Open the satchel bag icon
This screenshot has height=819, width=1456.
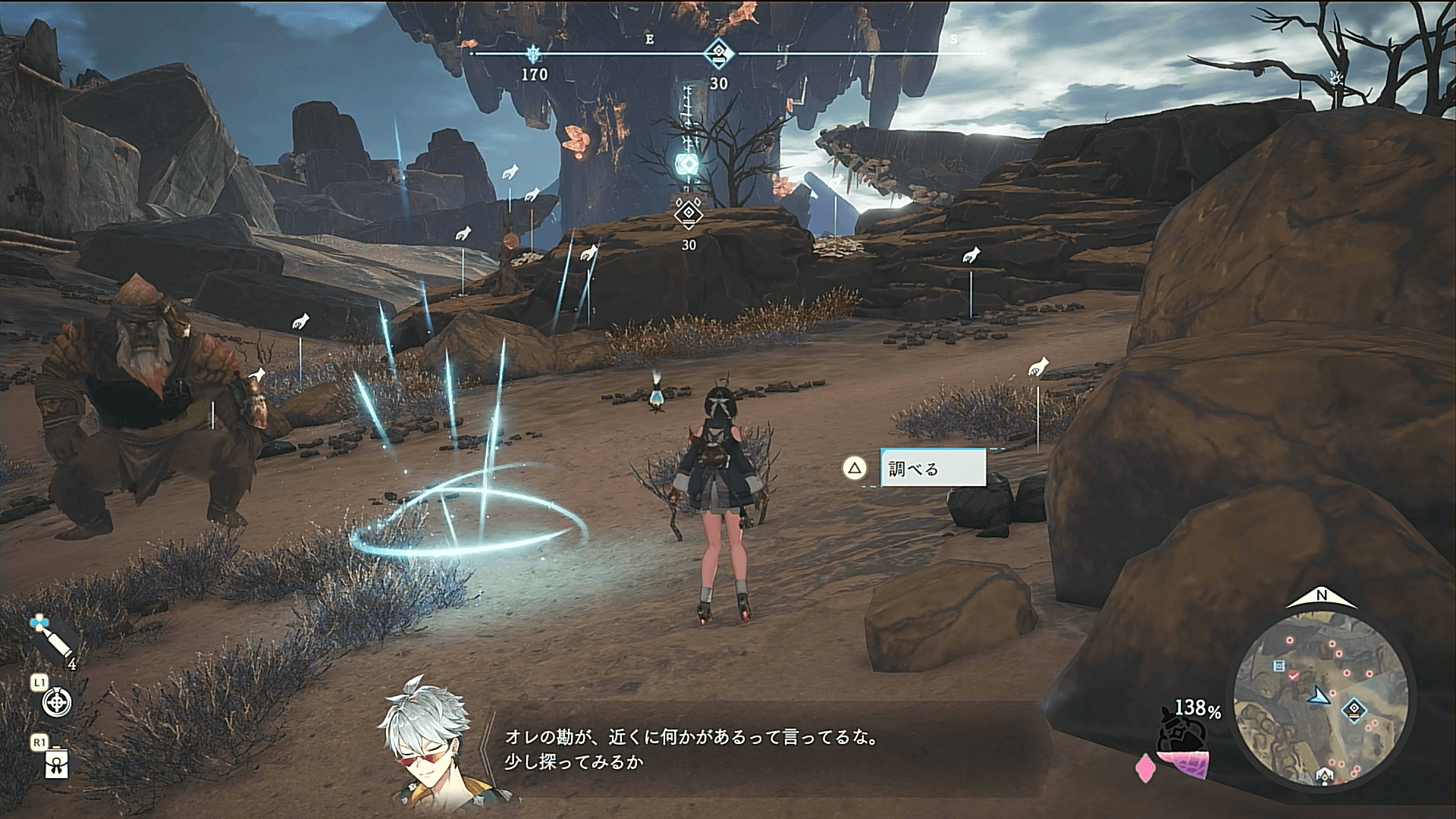point(57,764)
